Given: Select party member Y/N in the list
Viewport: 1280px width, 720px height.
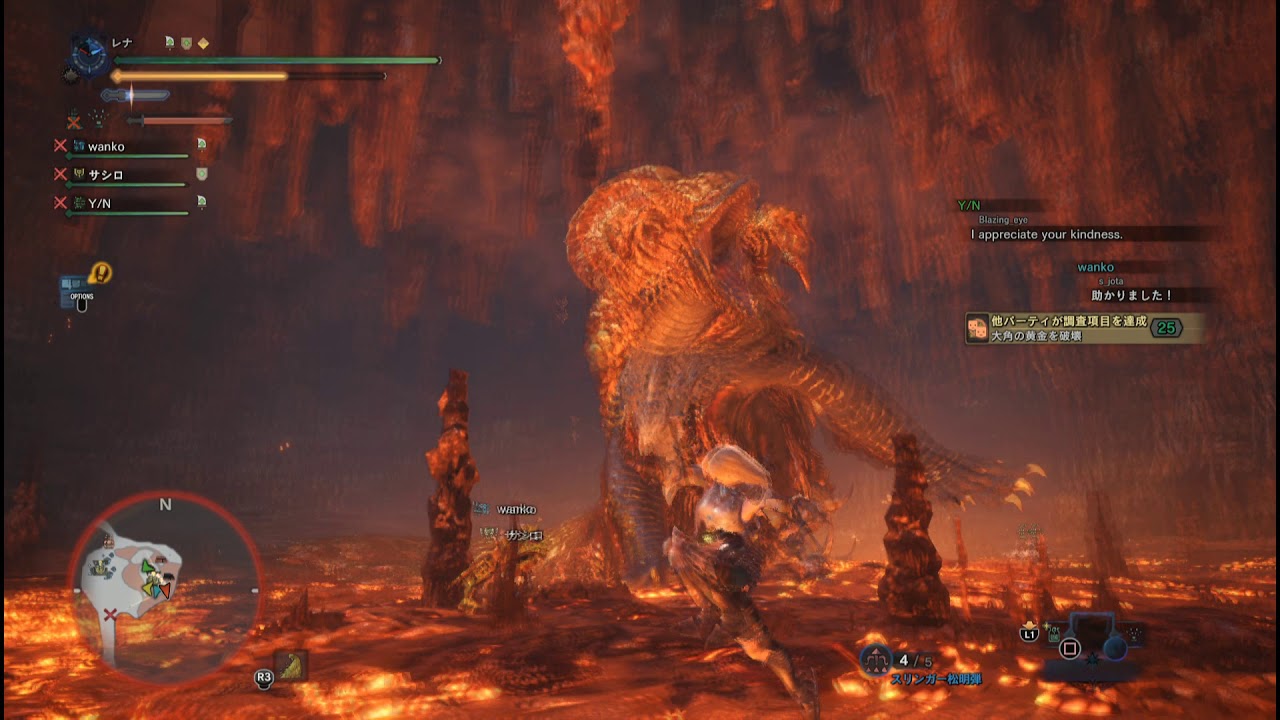Looking at the screenshot, I should [100, 203].
